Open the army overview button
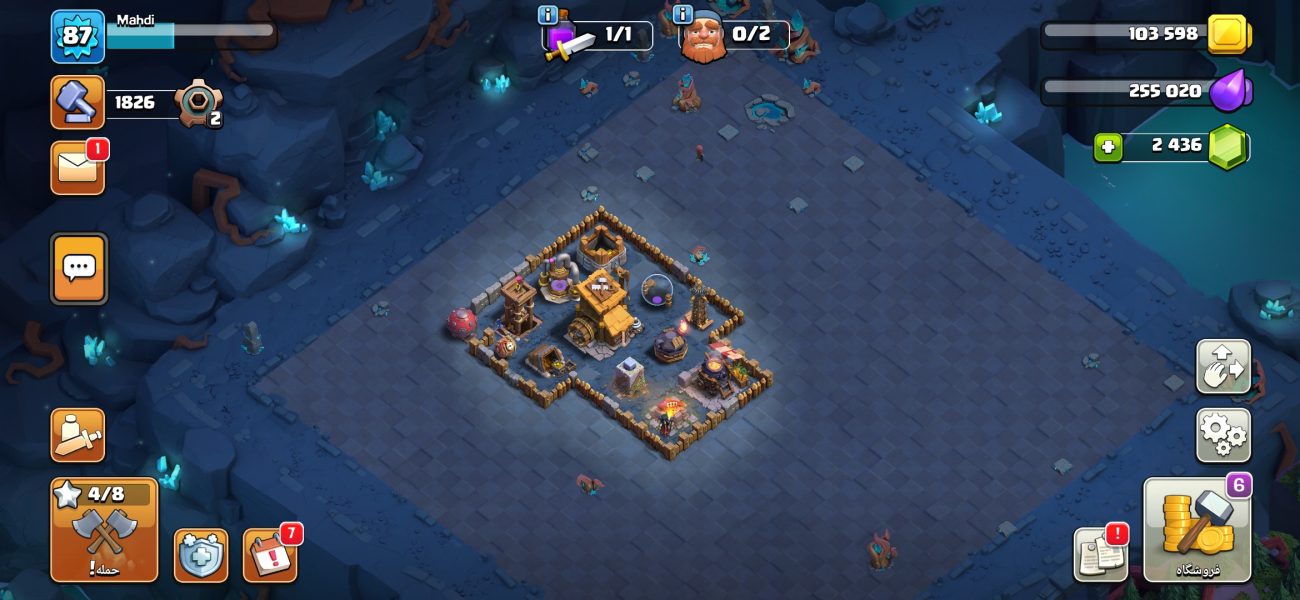Image resolution: width=1300 pixels, height=600 pixels. point(77,435)
